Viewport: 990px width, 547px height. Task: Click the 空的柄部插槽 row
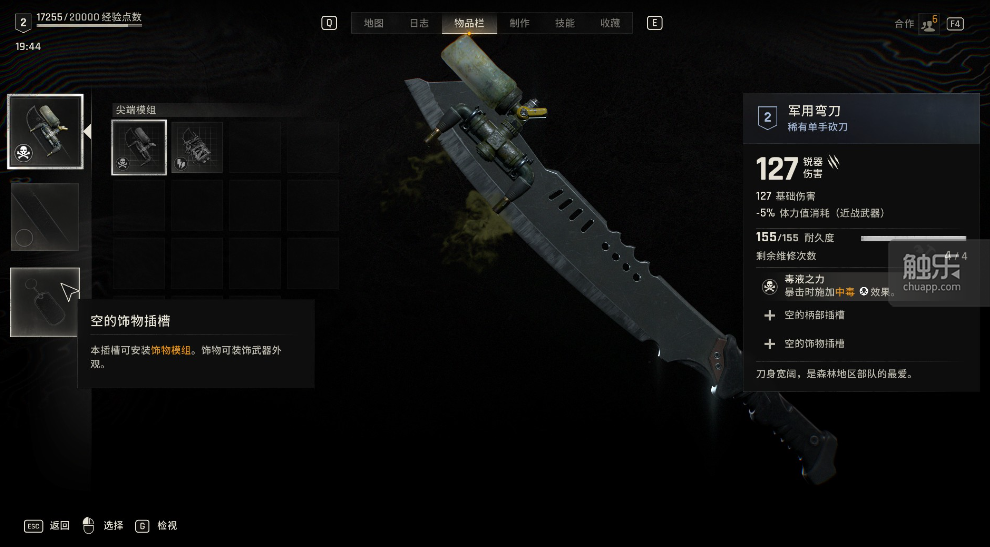814,315
